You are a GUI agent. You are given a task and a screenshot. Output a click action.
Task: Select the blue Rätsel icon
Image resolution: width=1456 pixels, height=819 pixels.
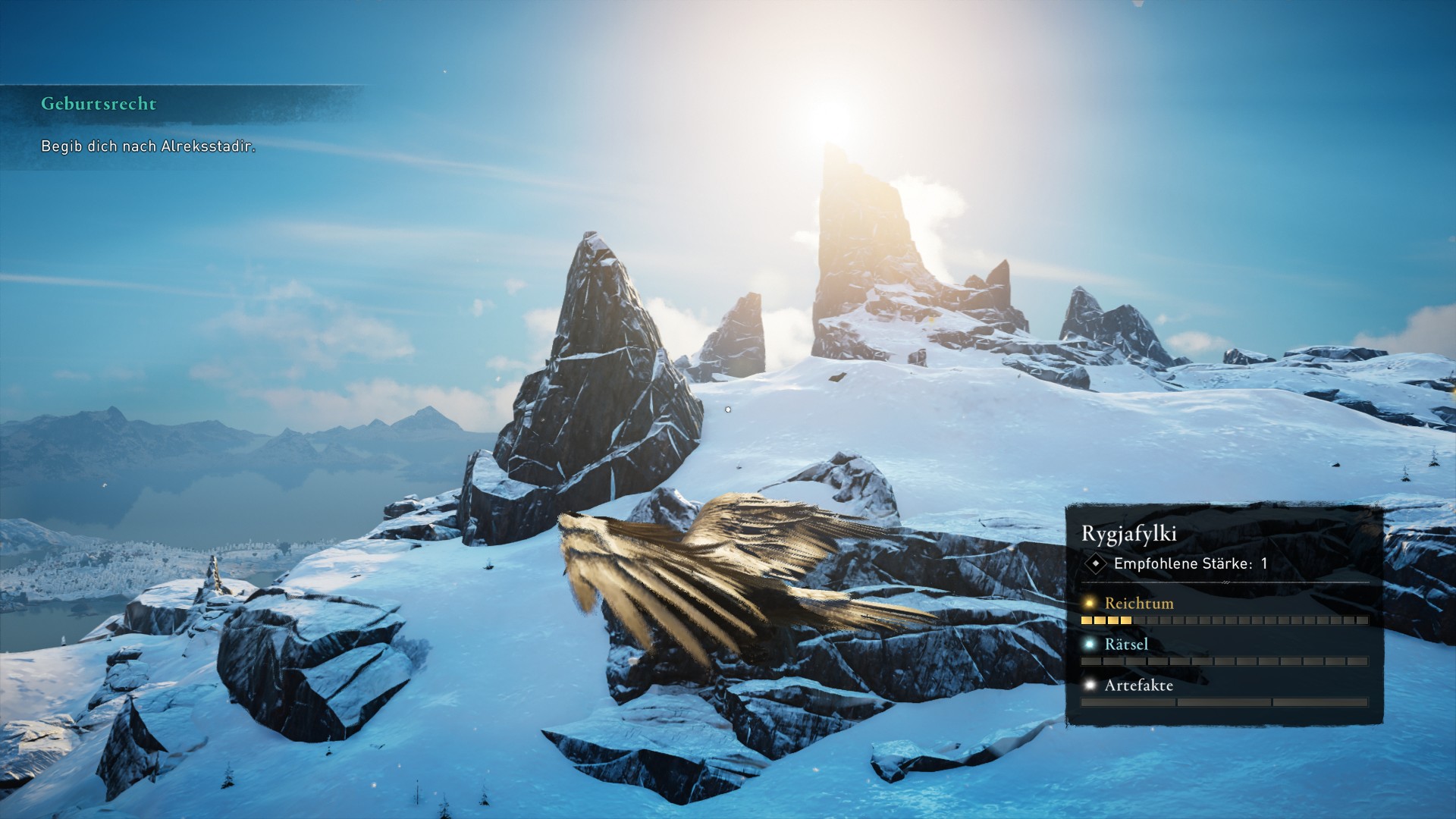pos(1090,645)
